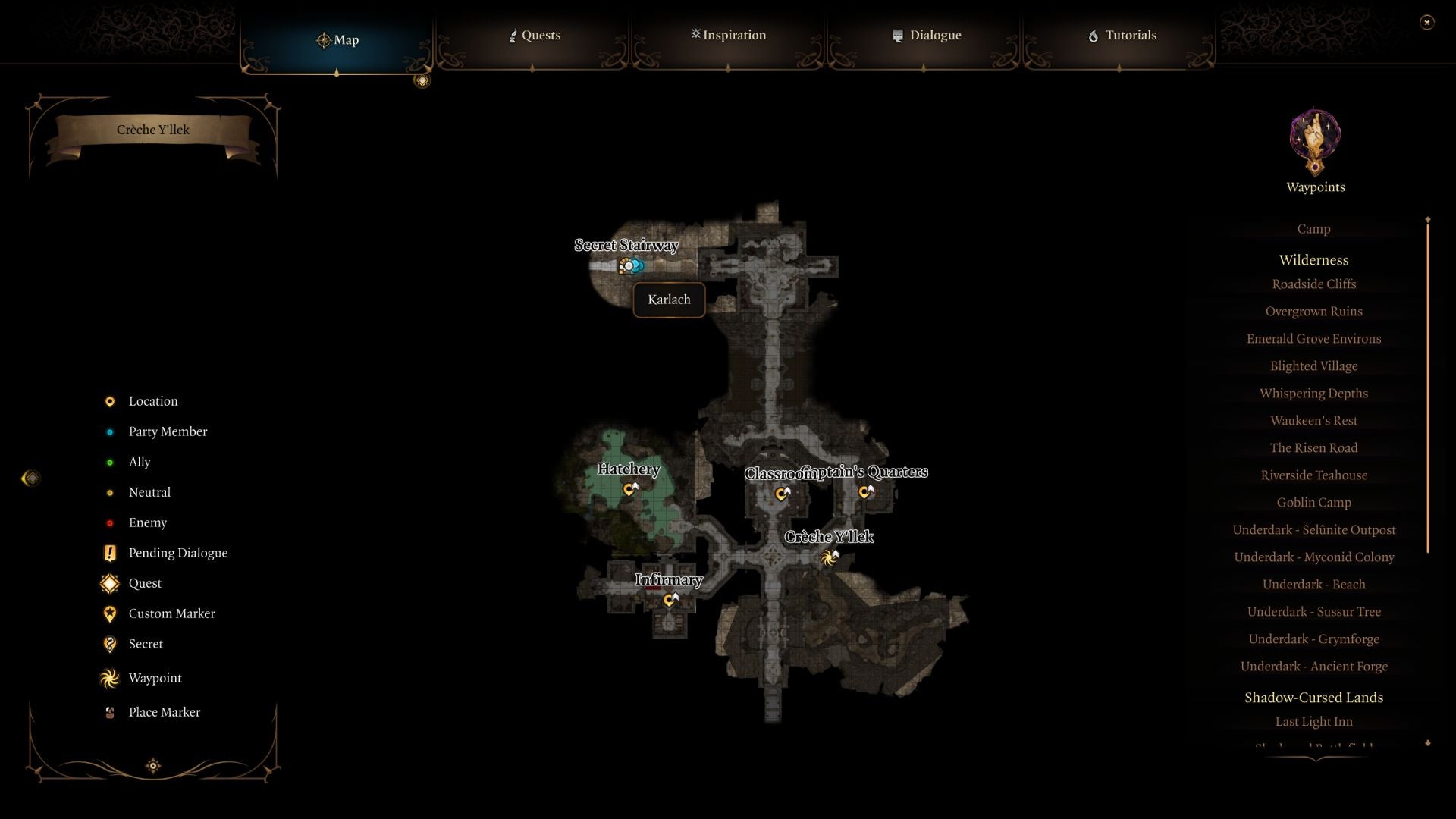Click the Pending Dialogue legend icon

coord(109,553)
